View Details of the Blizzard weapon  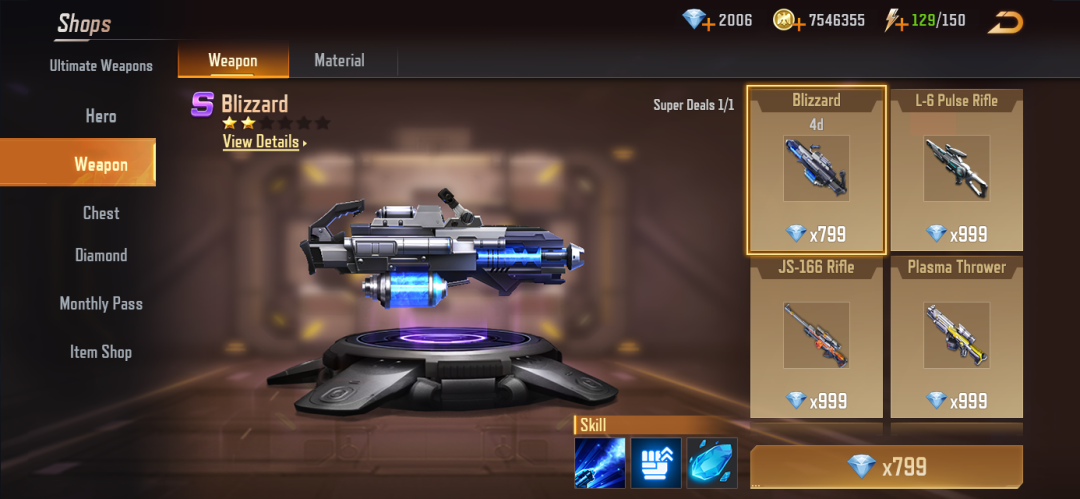[262, 142]
